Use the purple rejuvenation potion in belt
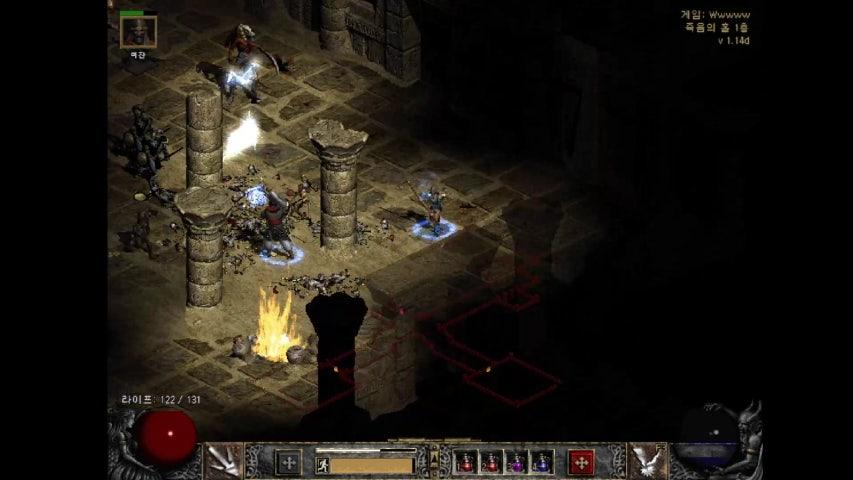This screenshot has height=480, width=853. click(516, 462)
